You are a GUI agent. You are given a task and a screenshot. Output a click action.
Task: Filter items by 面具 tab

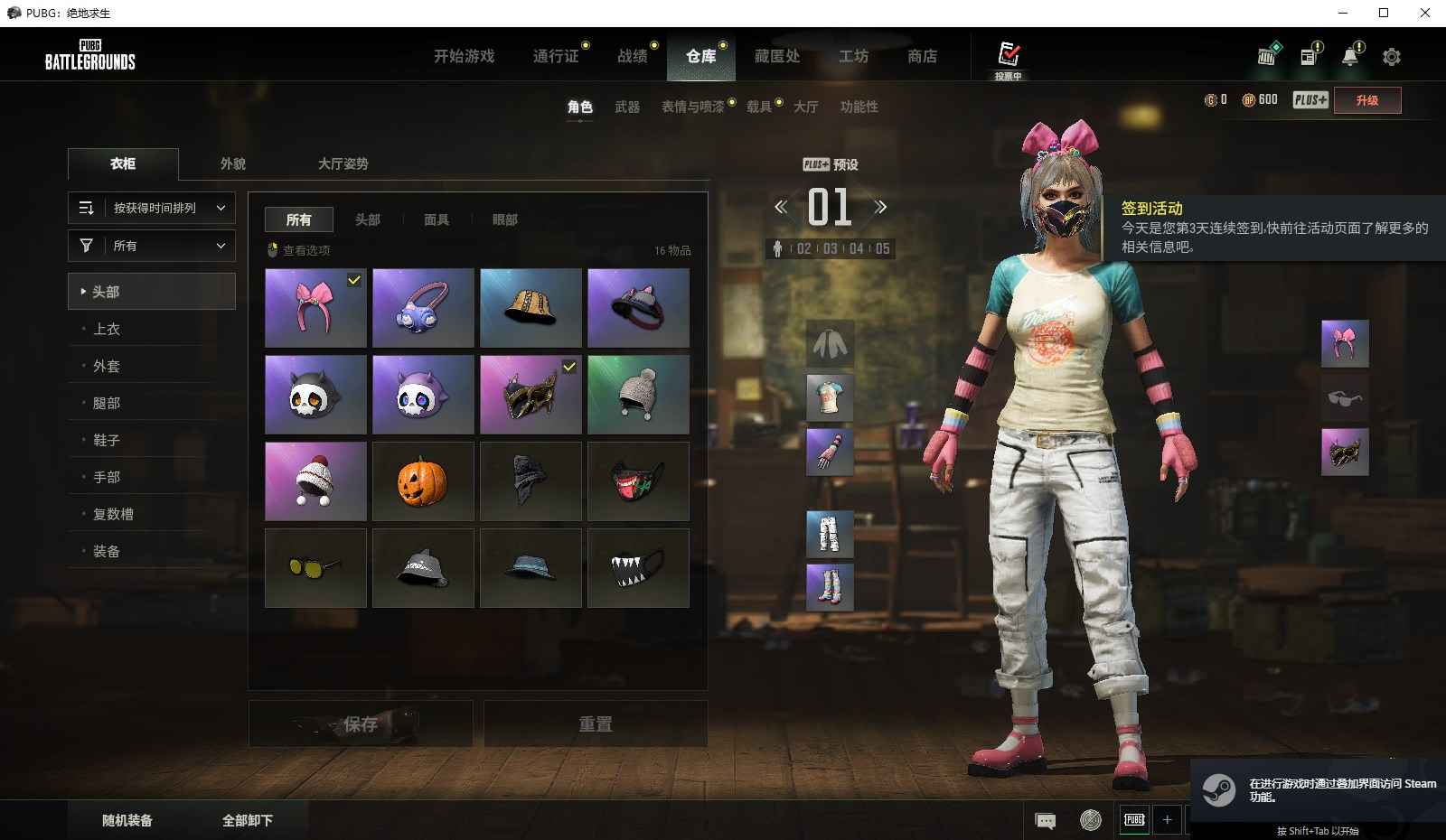[437, 219]
